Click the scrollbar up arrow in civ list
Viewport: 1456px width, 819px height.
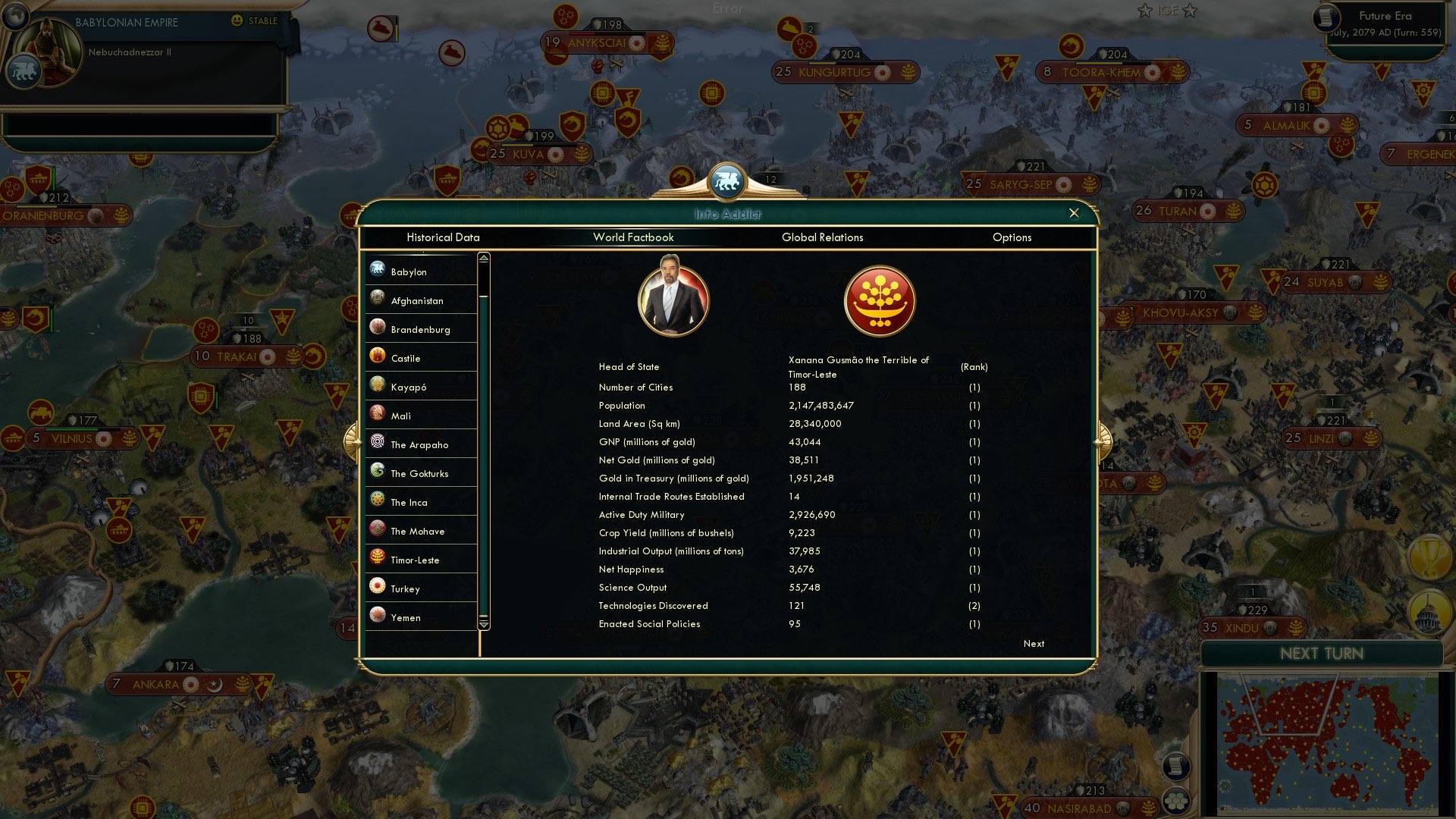482,258
